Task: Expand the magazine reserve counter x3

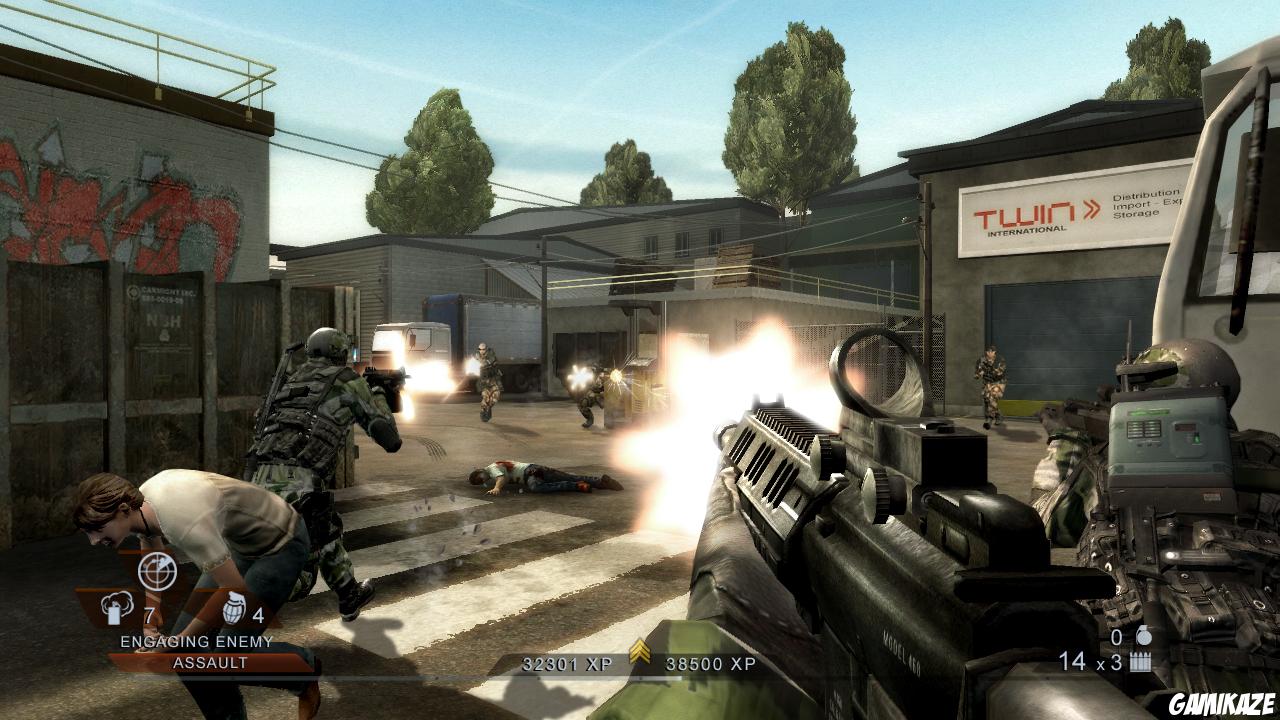Action: click(1109, 661)
